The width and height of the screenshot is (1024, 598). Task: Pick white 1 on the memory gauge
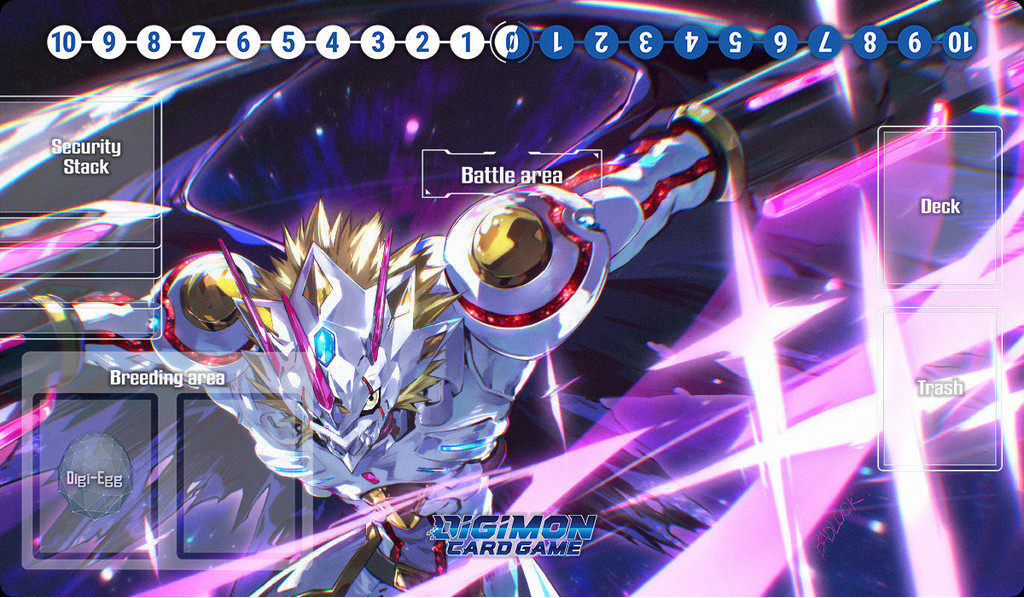tap(466, 43)
